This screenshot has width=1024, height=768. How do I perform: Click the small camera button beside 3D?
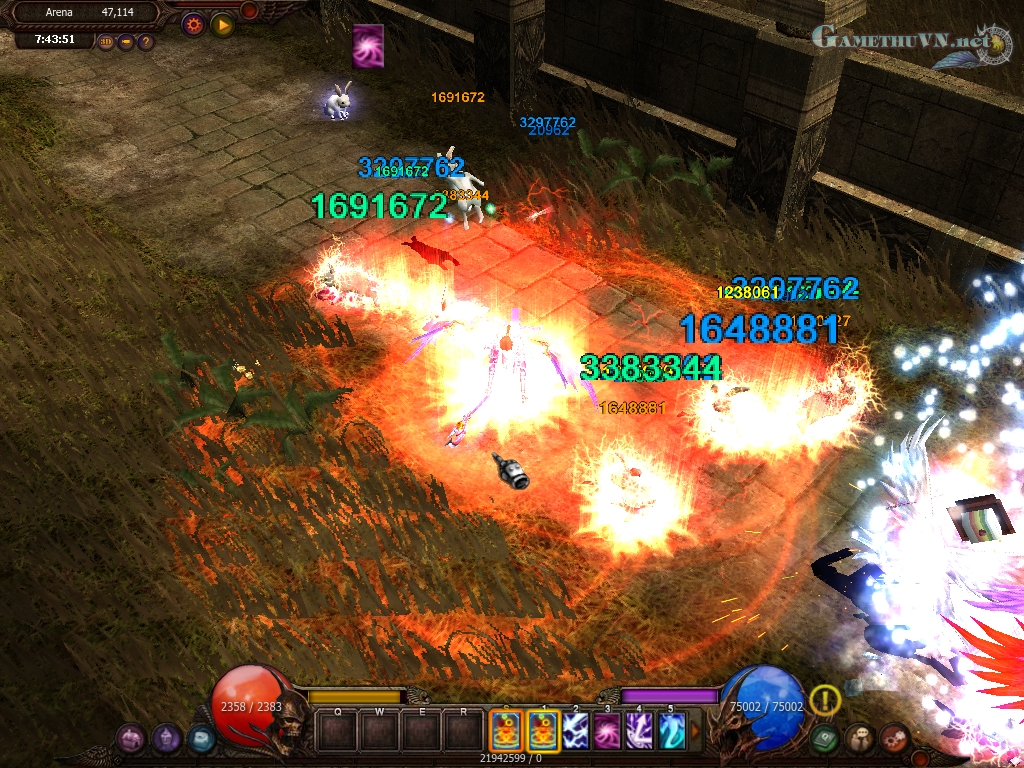pyautogui.click(x=126, y=42)
